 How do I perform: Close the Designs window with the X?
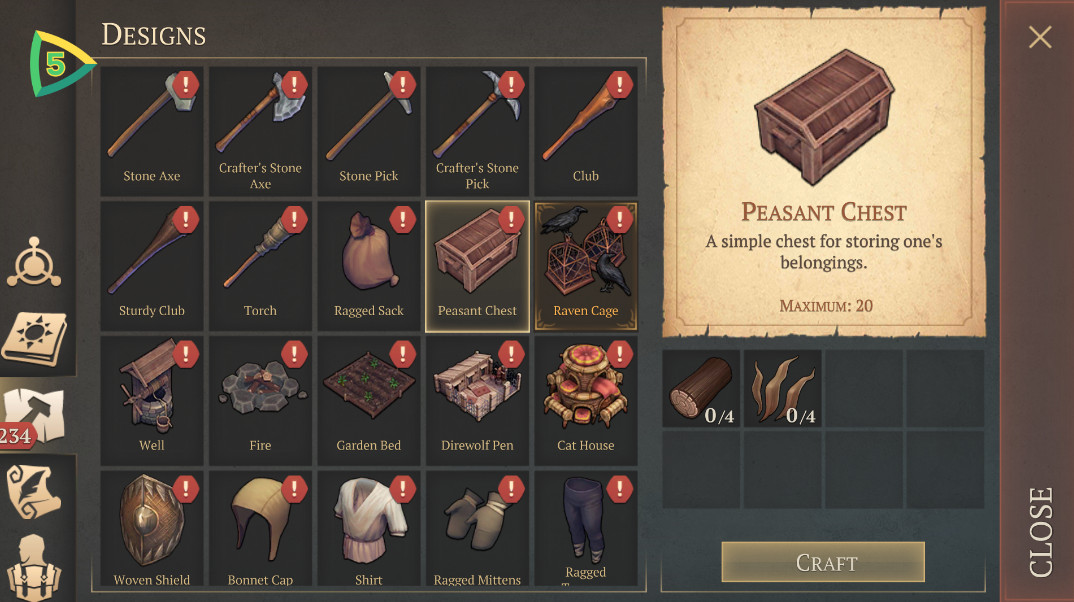click(x=1040, y=38)
